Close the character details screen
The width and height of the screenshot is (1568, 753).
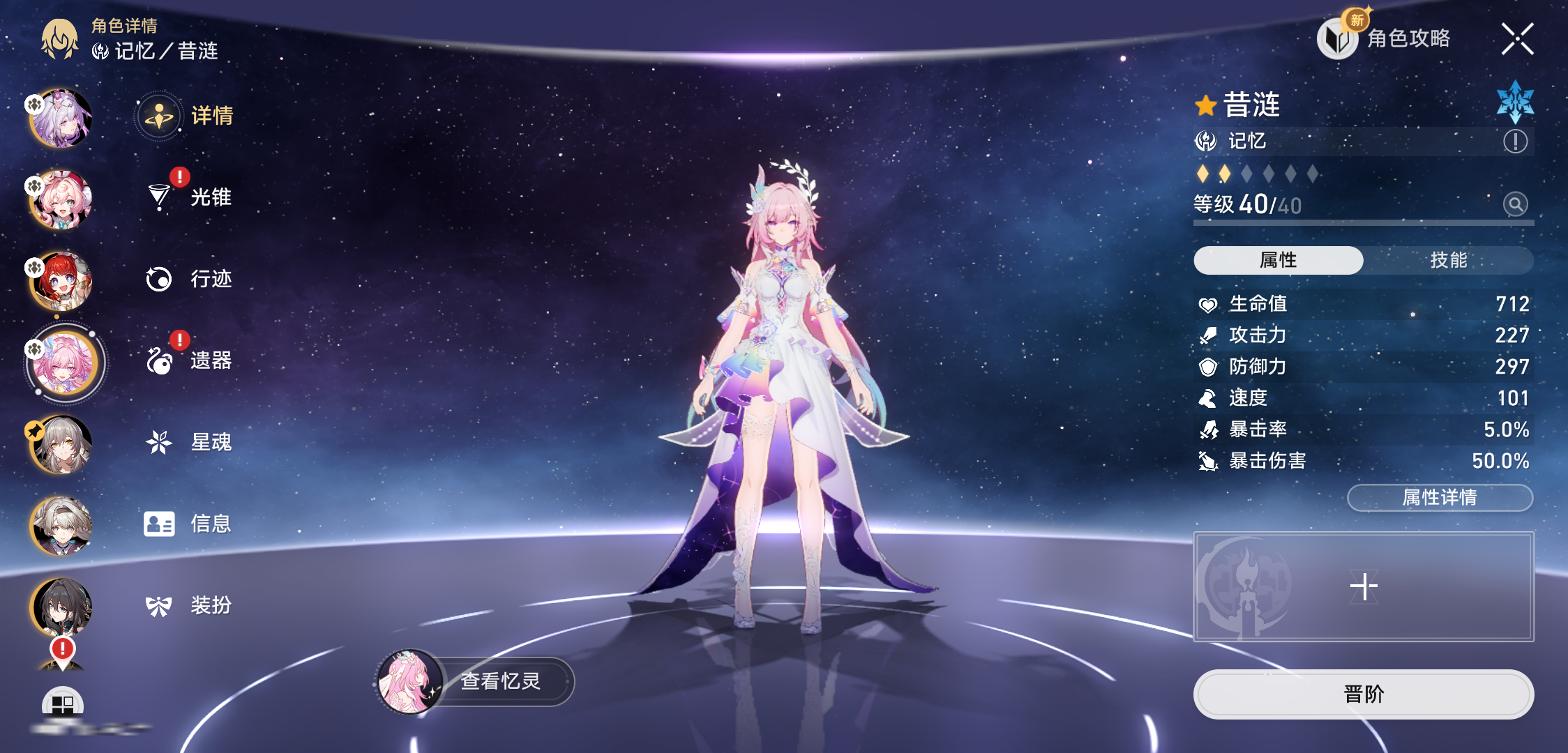click(x=1517, y=39)
